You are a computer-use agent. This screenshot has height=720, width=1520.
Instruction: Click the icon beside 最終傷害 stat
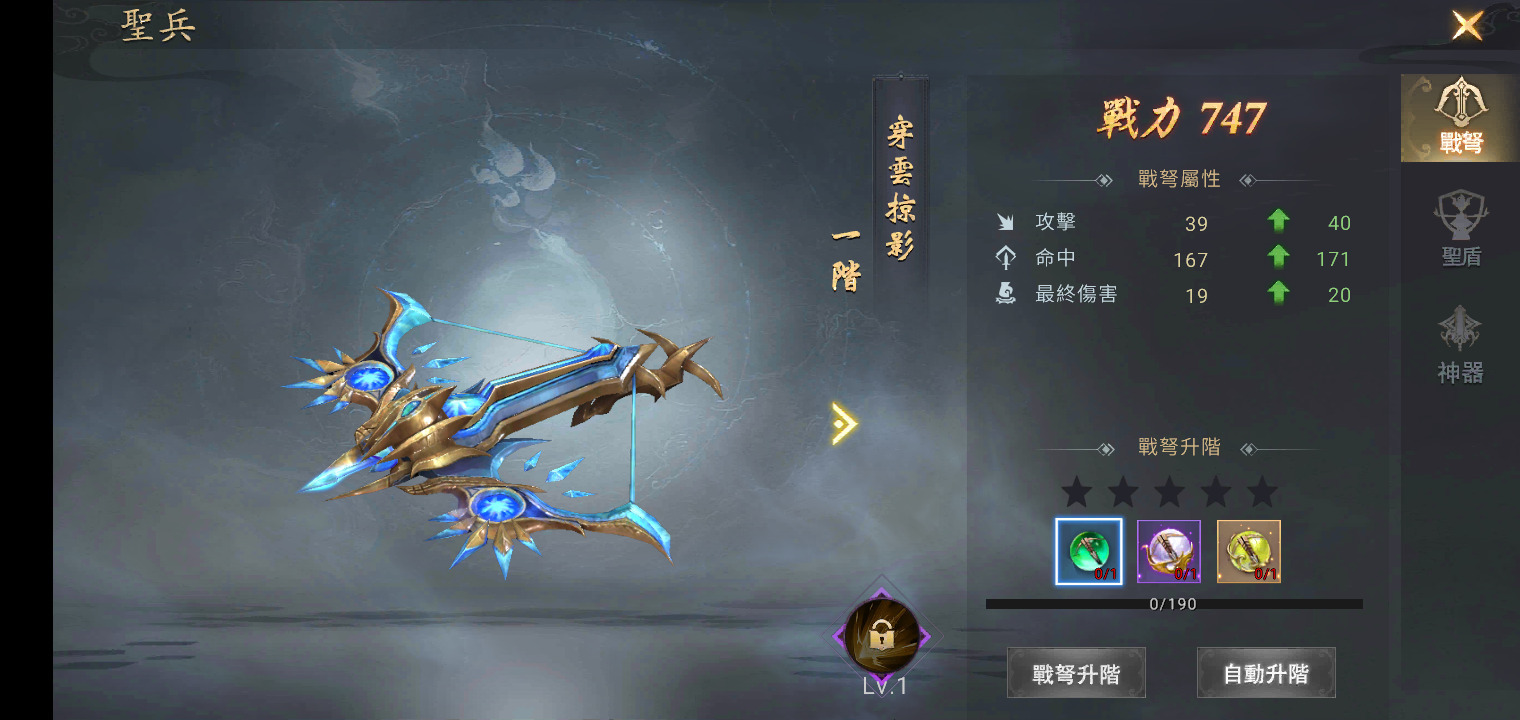(x=1008, y=293)
